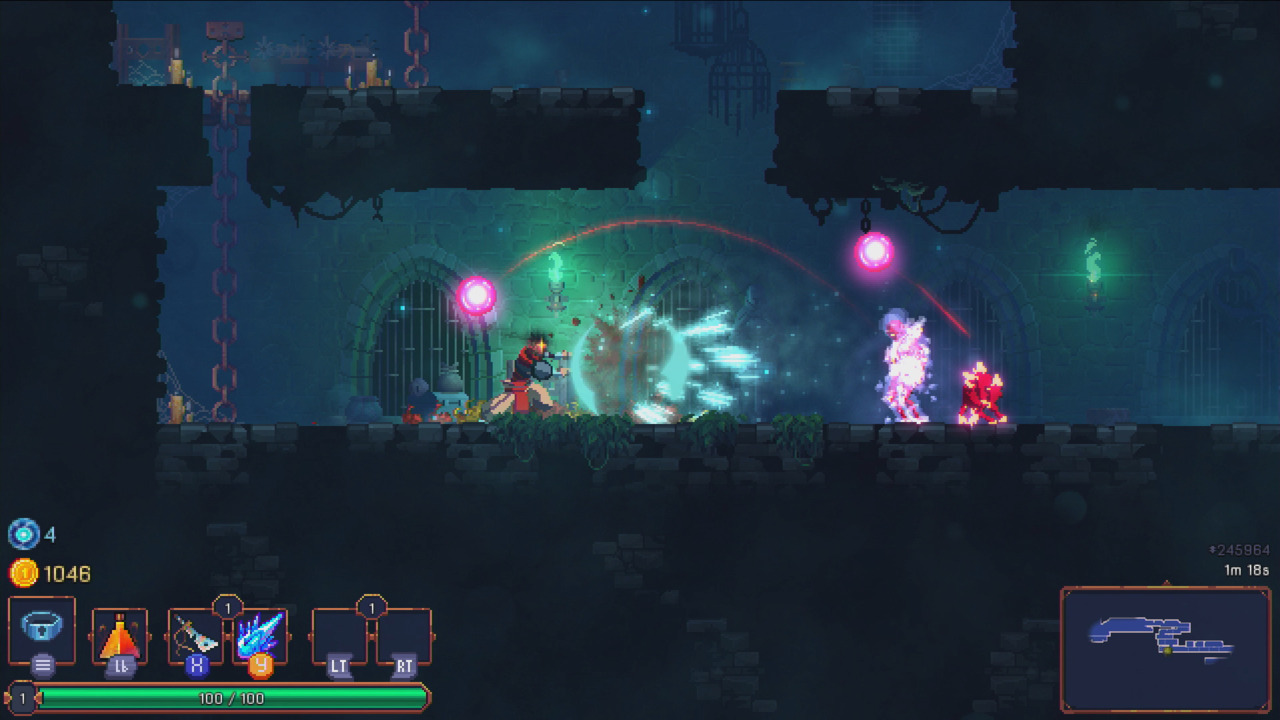This screenshot has height=720, width=1280.
Task: Click the gold coin icon
Action: tap(23, 573)
